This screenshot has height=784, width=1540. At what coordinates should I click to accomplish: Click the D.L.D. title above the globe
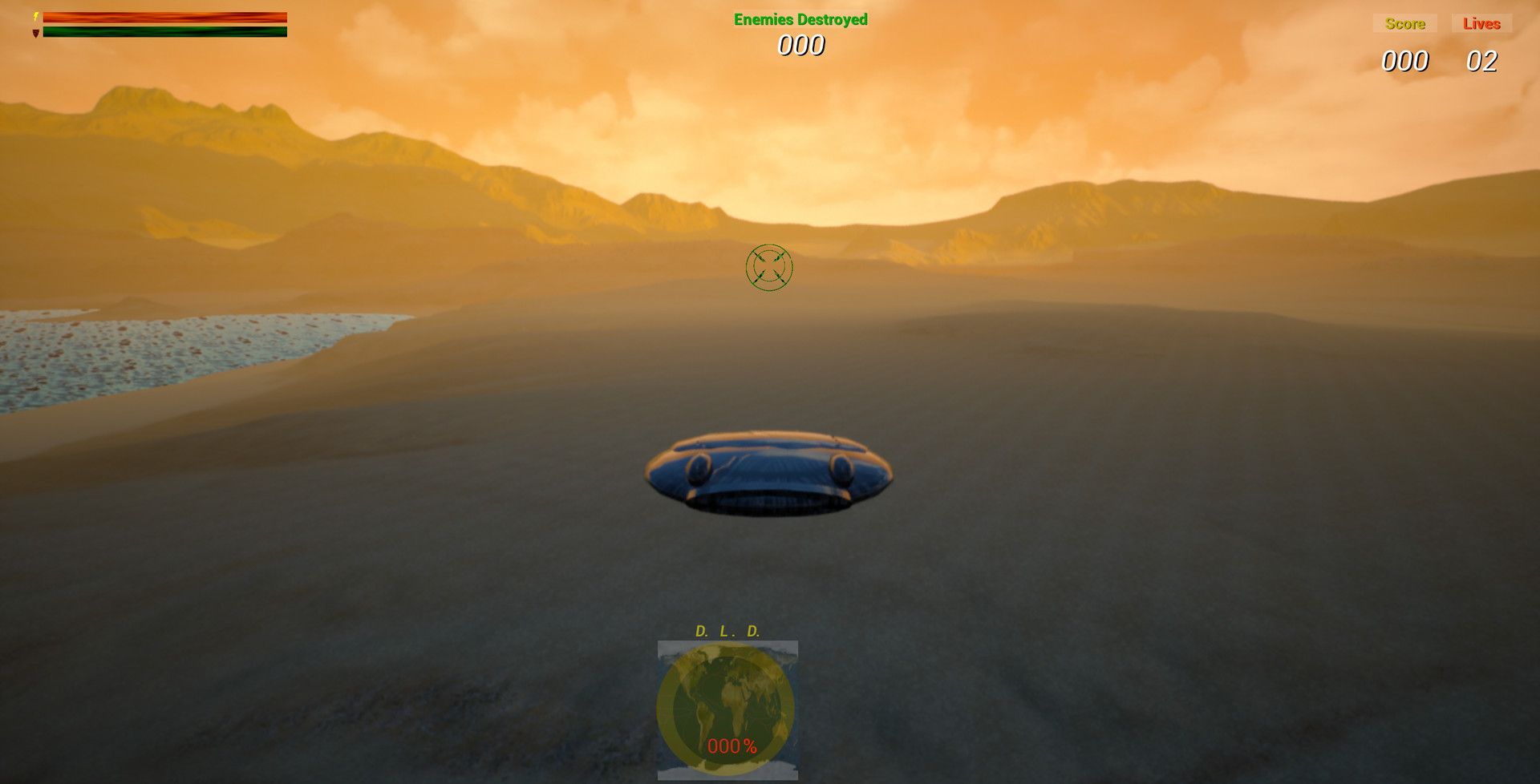[x=727, y=630]
